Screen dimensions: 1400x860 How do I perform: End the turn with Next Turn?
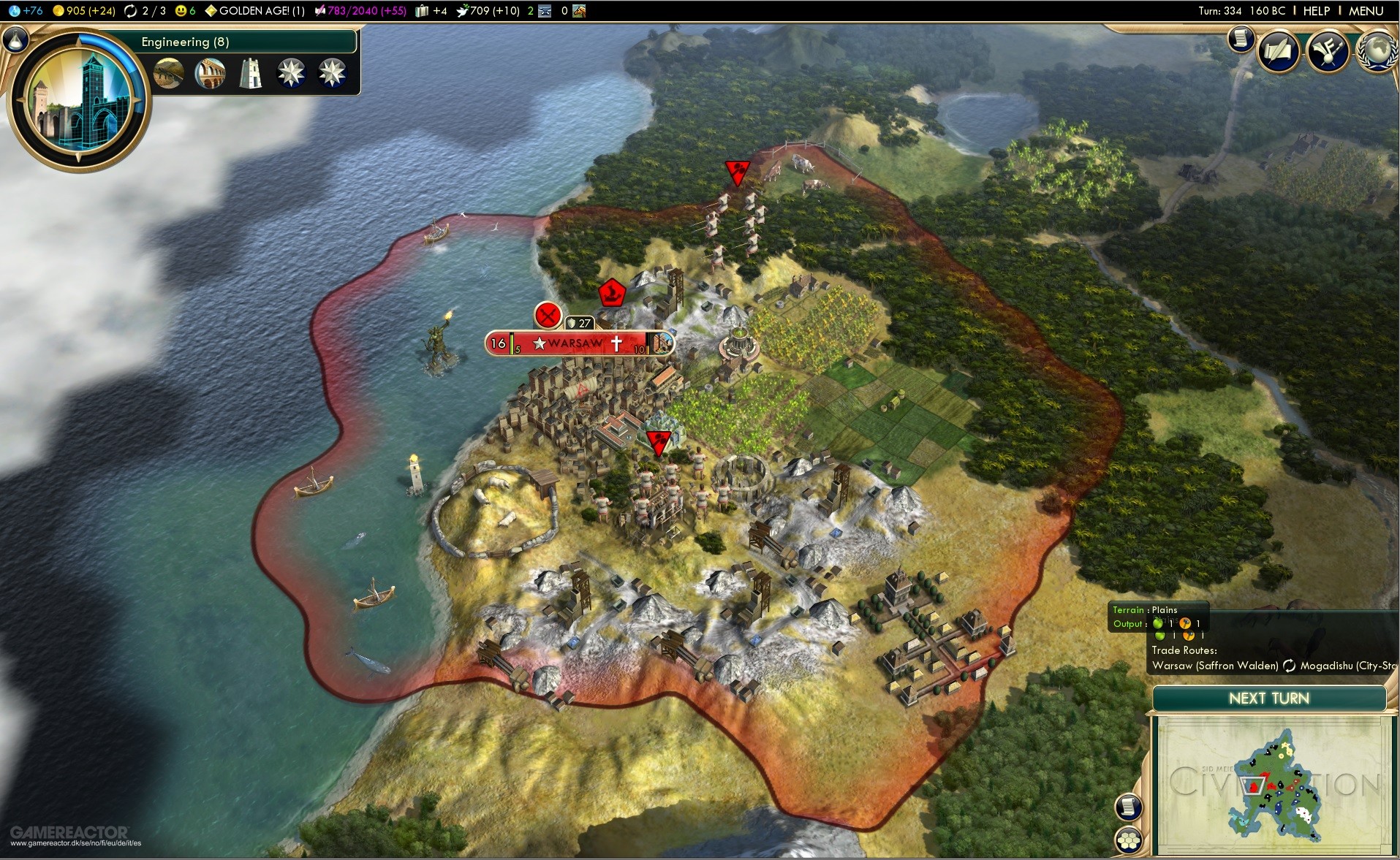click(x=1268, y=699)
